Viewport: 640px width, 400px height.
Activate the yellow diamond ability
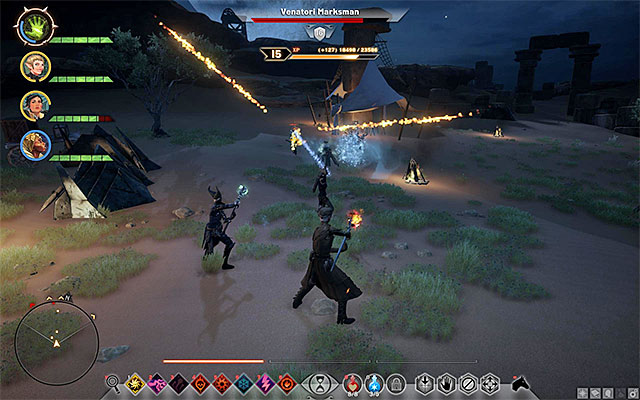point(136,382)
